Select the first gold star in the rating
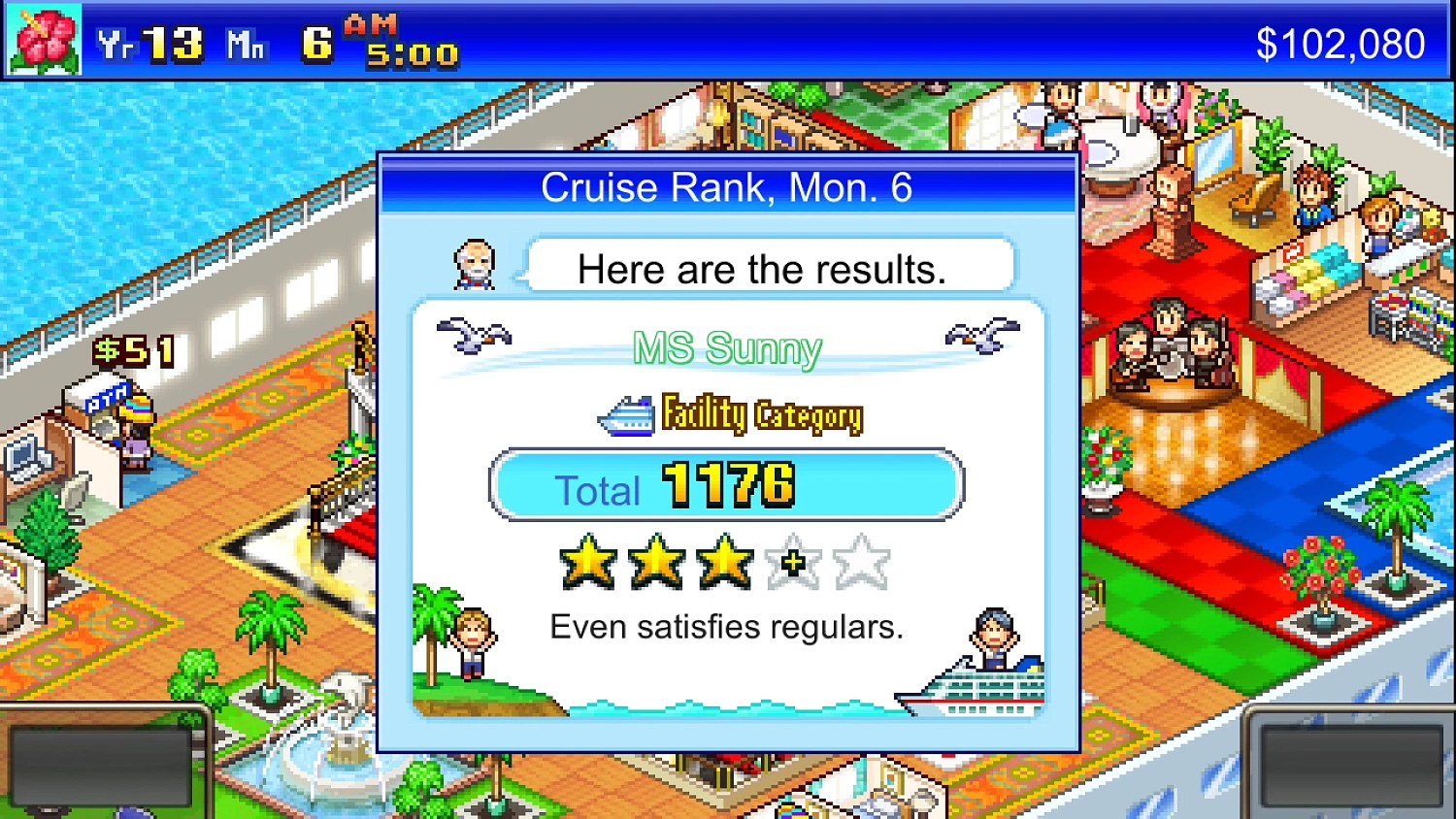Image resolution: width=1456 pixels, height=819 pixels. click(586, 561)
